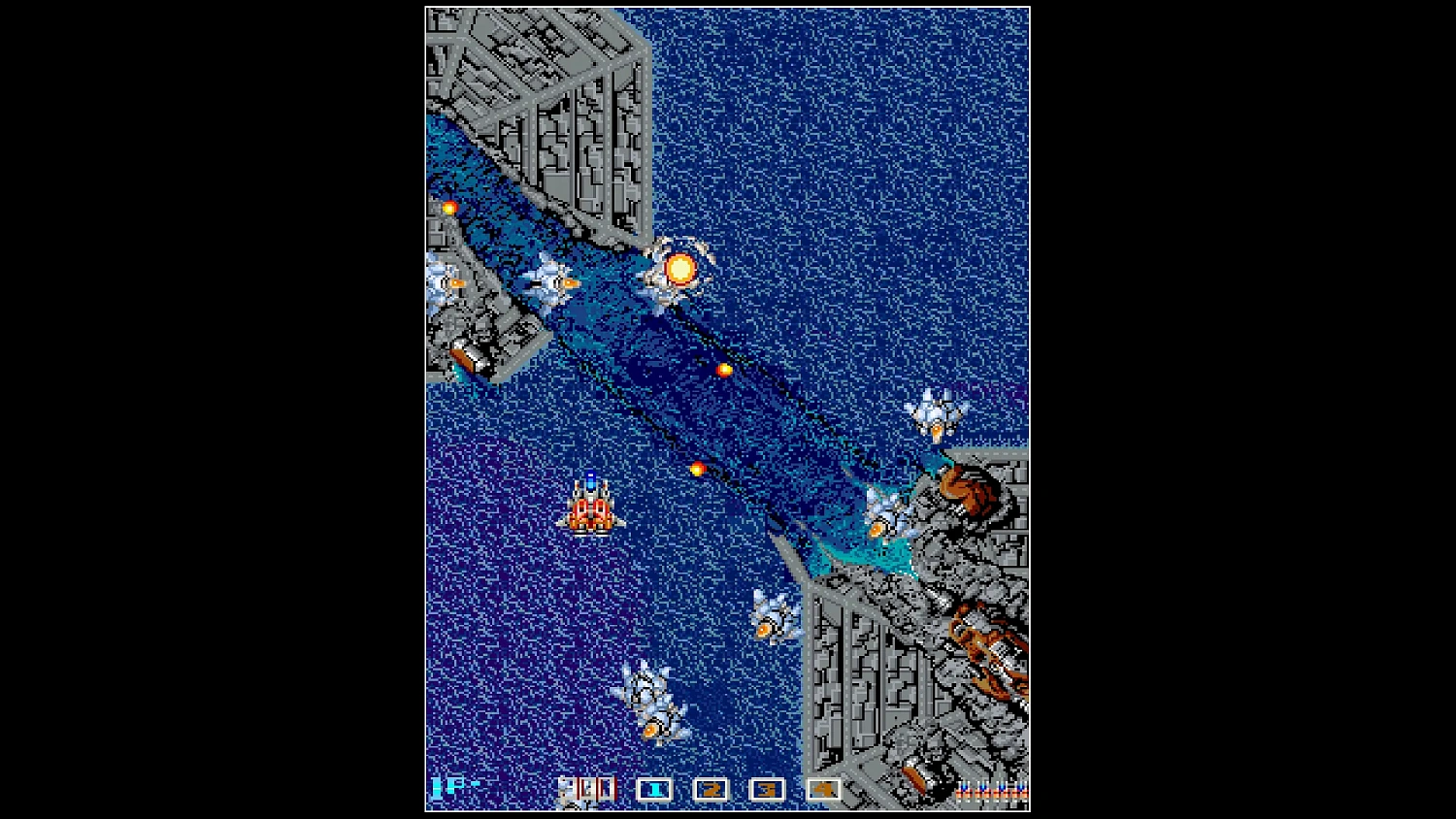Select weapon slot 3 in the HUD
Screen dimensions: 1456x819
pyautogui.click(x=765, y=789)
